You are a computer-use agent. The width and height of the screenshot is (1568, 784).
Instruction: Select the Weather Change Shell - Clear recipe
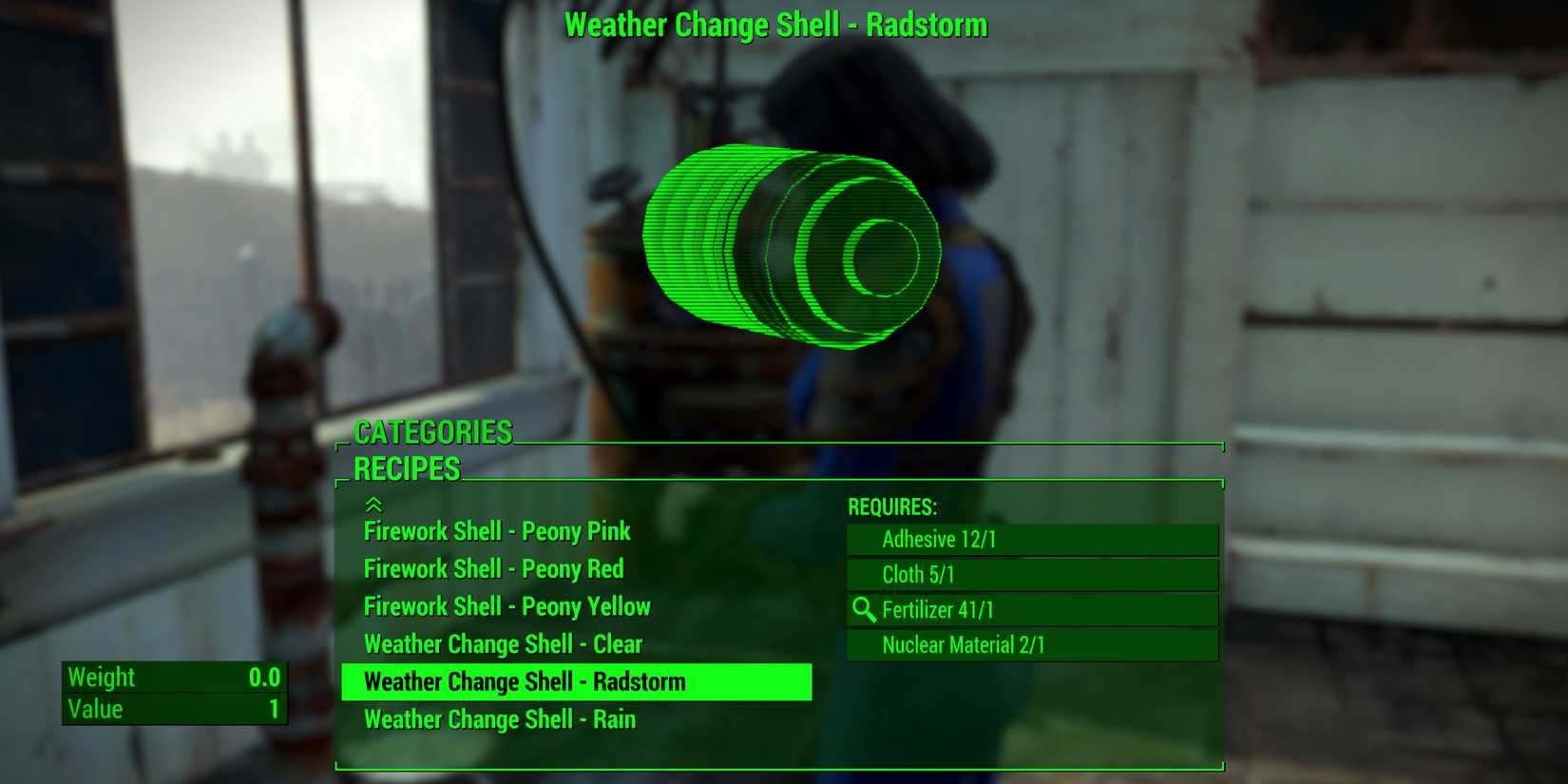point(502,643)
